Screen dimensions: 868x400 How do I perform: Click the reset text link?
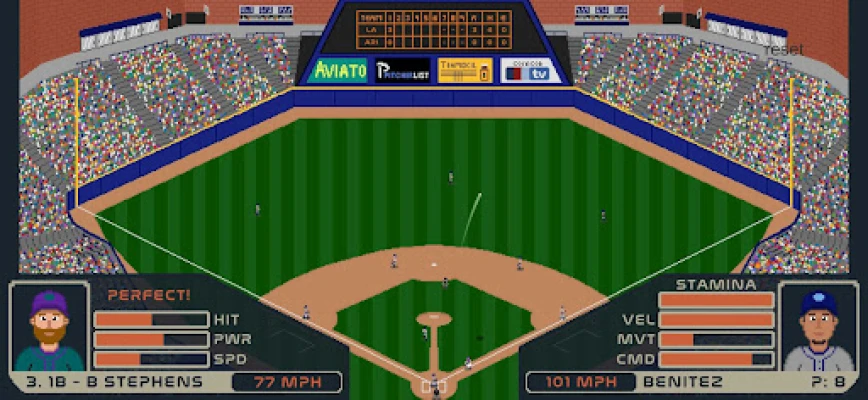786,49
